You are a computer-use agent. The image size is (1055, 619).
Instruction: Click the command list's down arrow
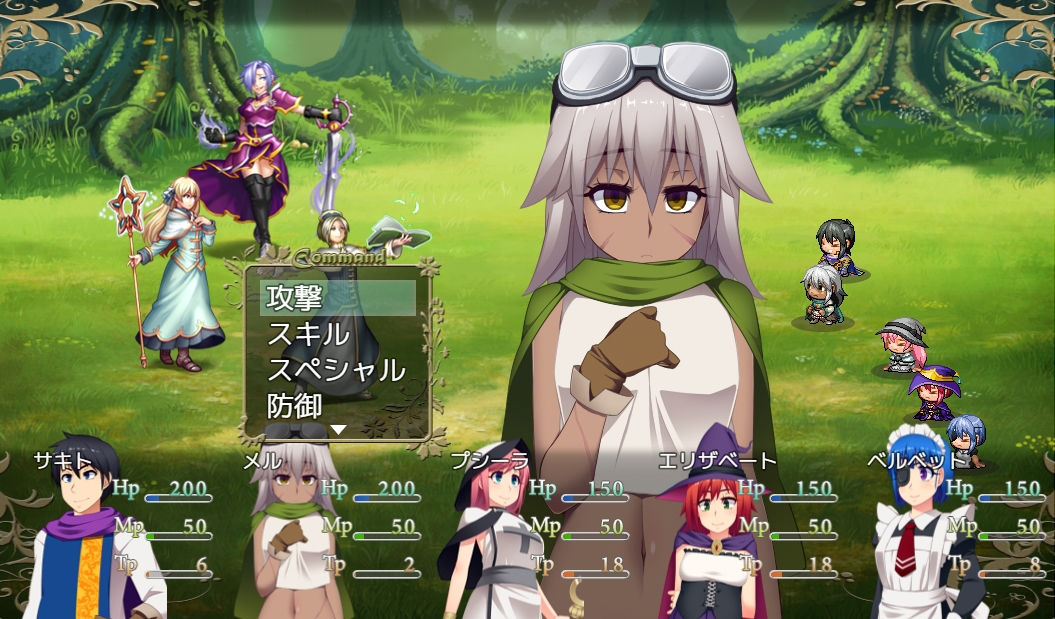pos(338,430)
